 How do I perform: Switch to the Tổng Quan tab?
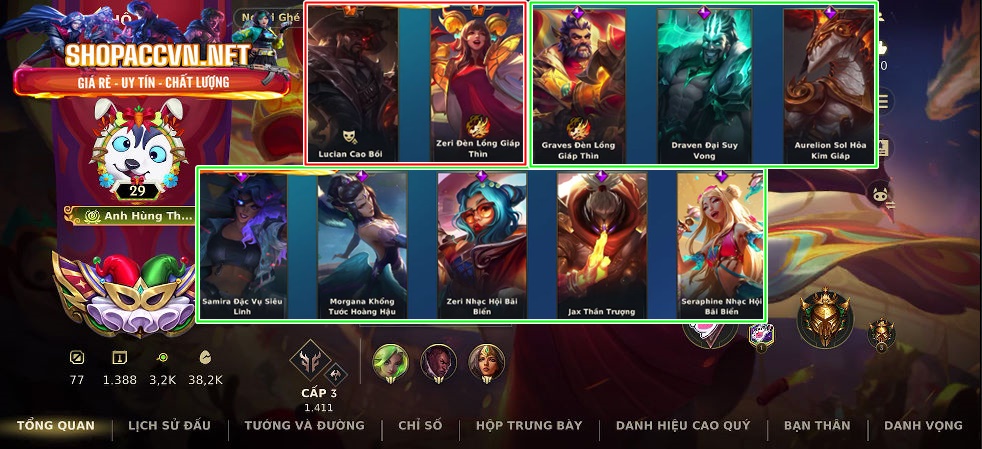tap(56, 426)
